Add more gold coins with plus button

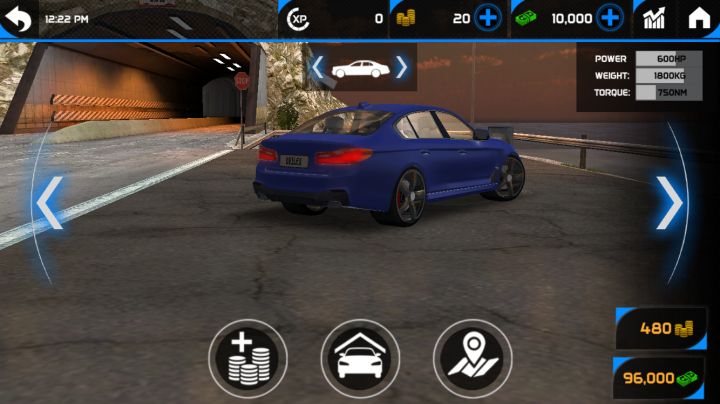tap(488, 18)
